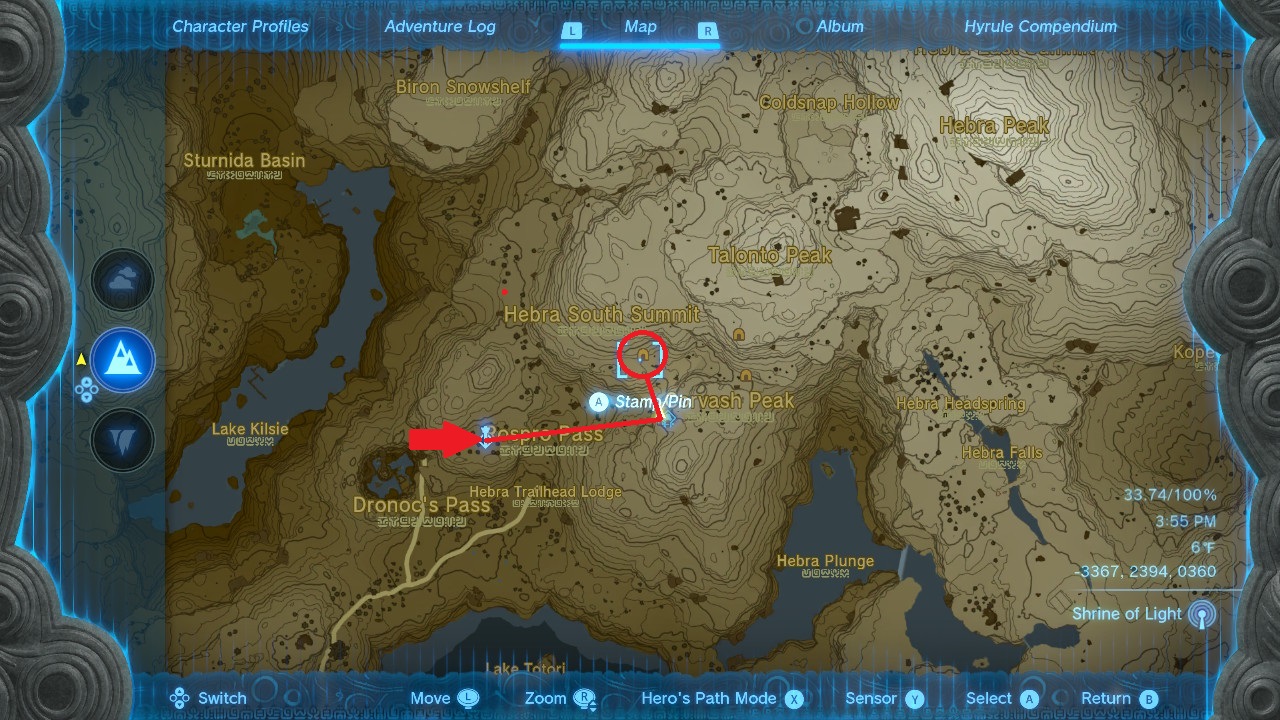This screenshot has width=1280, height=720.
Task: Click the Shrine of Light sensor icon
Action: 1201,615
